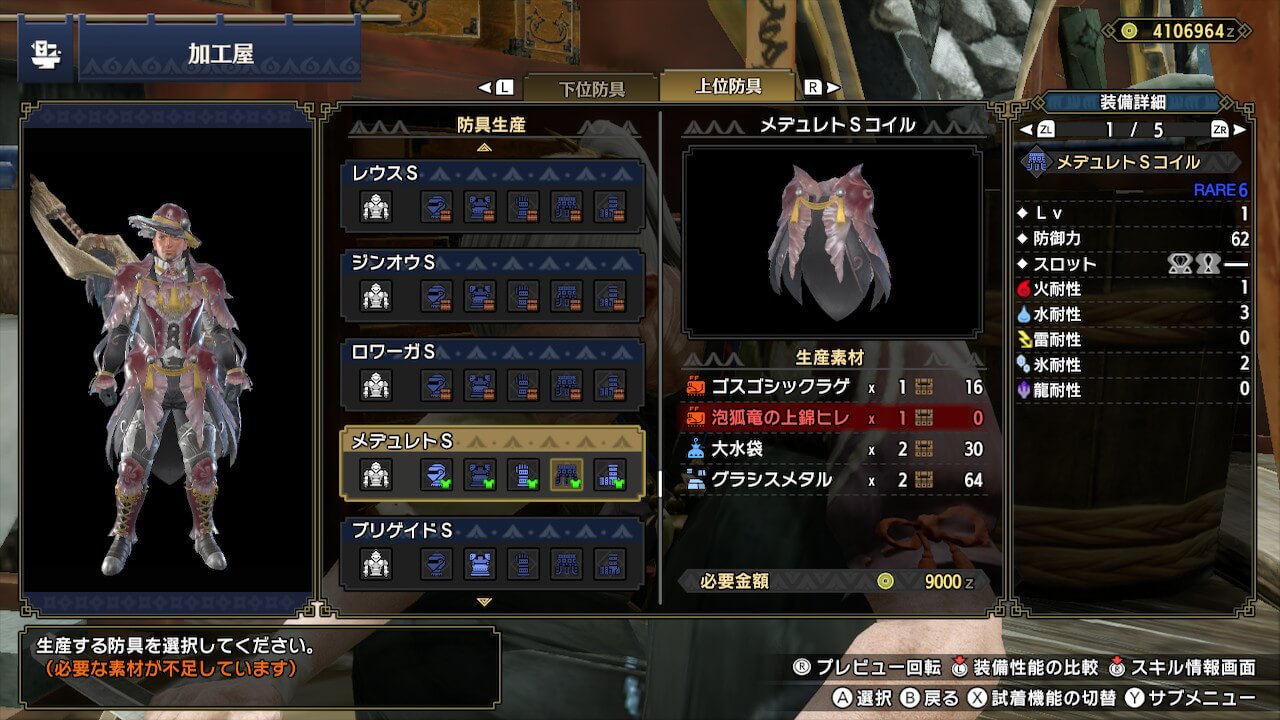Select the ブリゲイドS chest armor icon
Screen dimensions: 1280x720
coord(480,564)
